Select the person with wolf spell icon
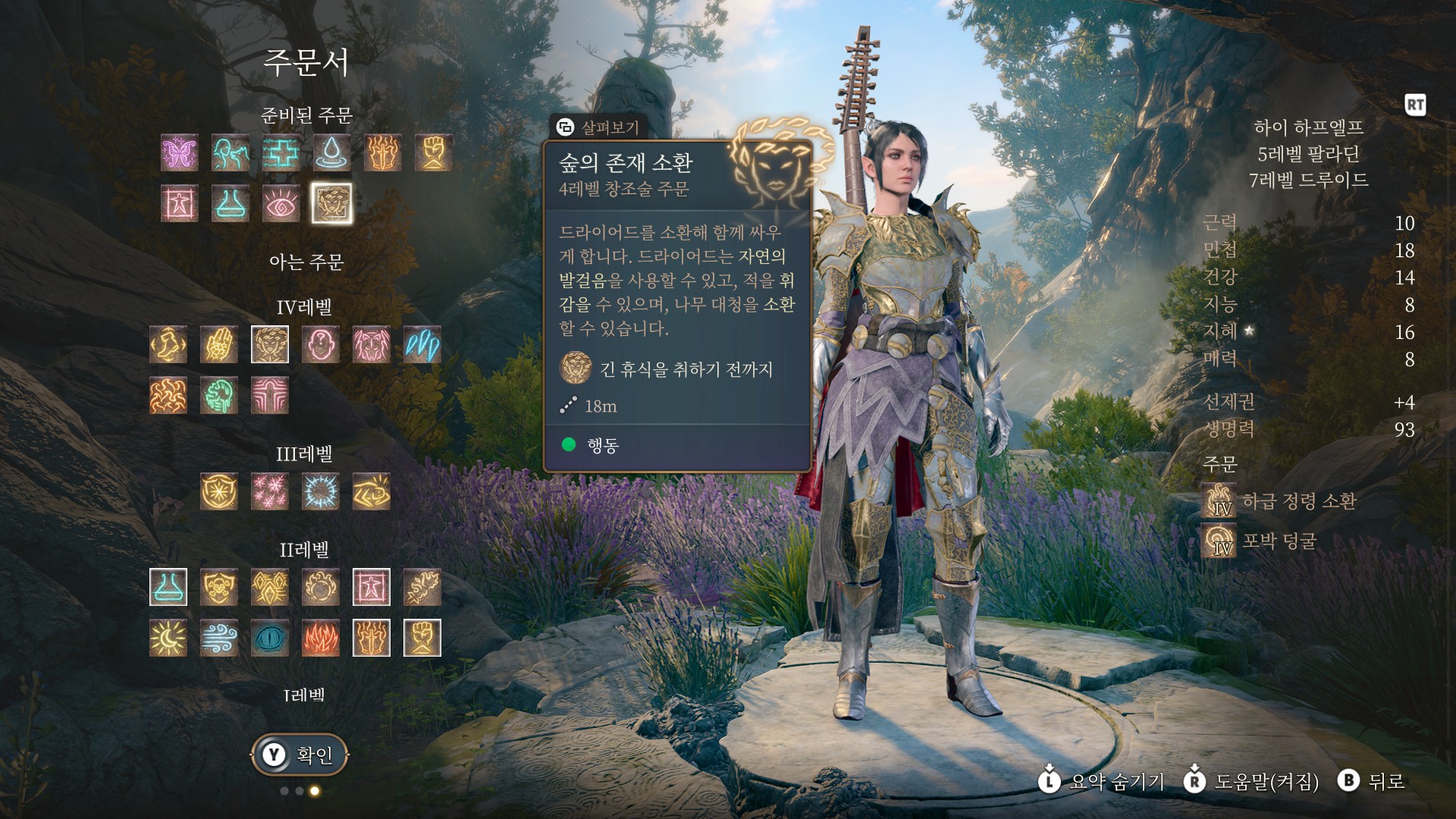 point(231,152)
